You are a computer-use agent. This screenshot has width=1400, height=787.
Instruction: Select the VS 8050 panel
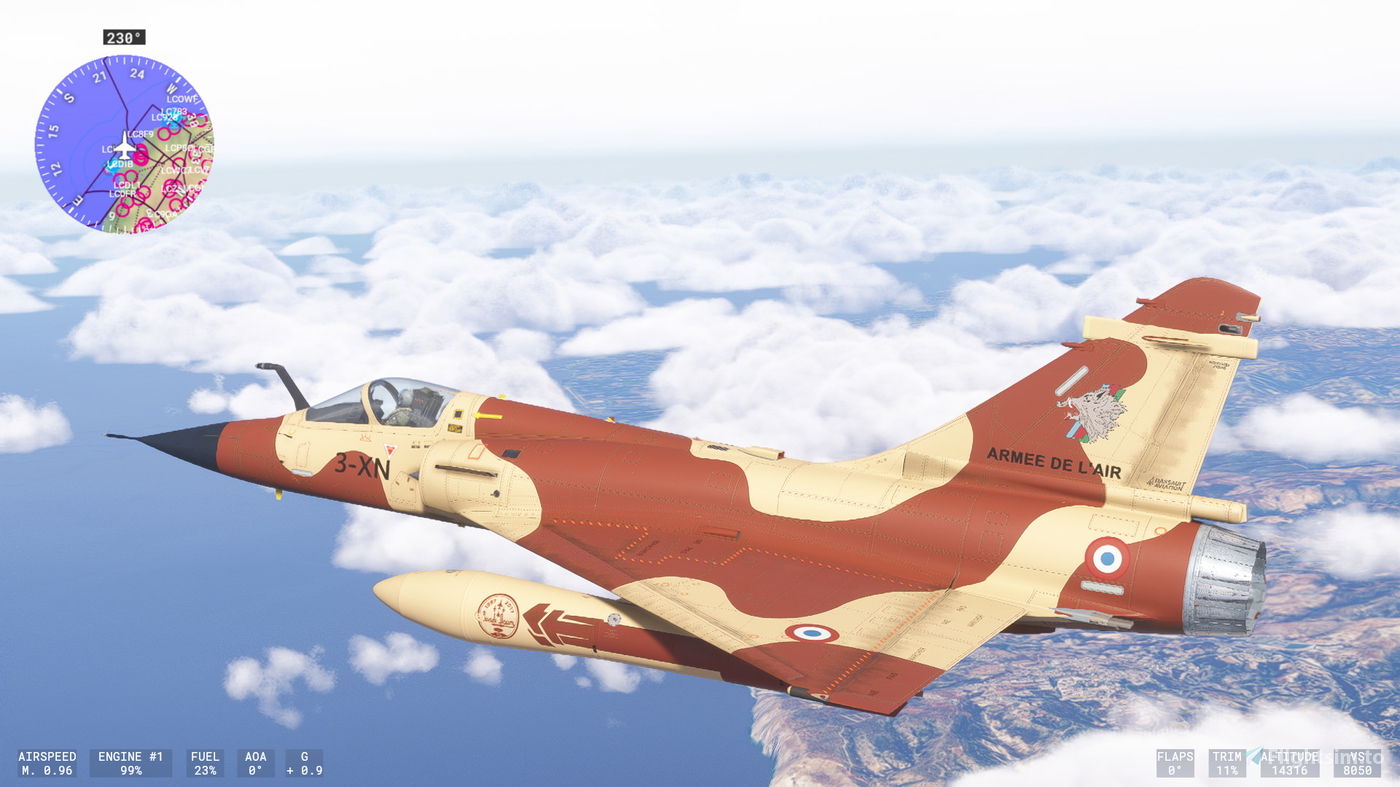(1358, 762)
